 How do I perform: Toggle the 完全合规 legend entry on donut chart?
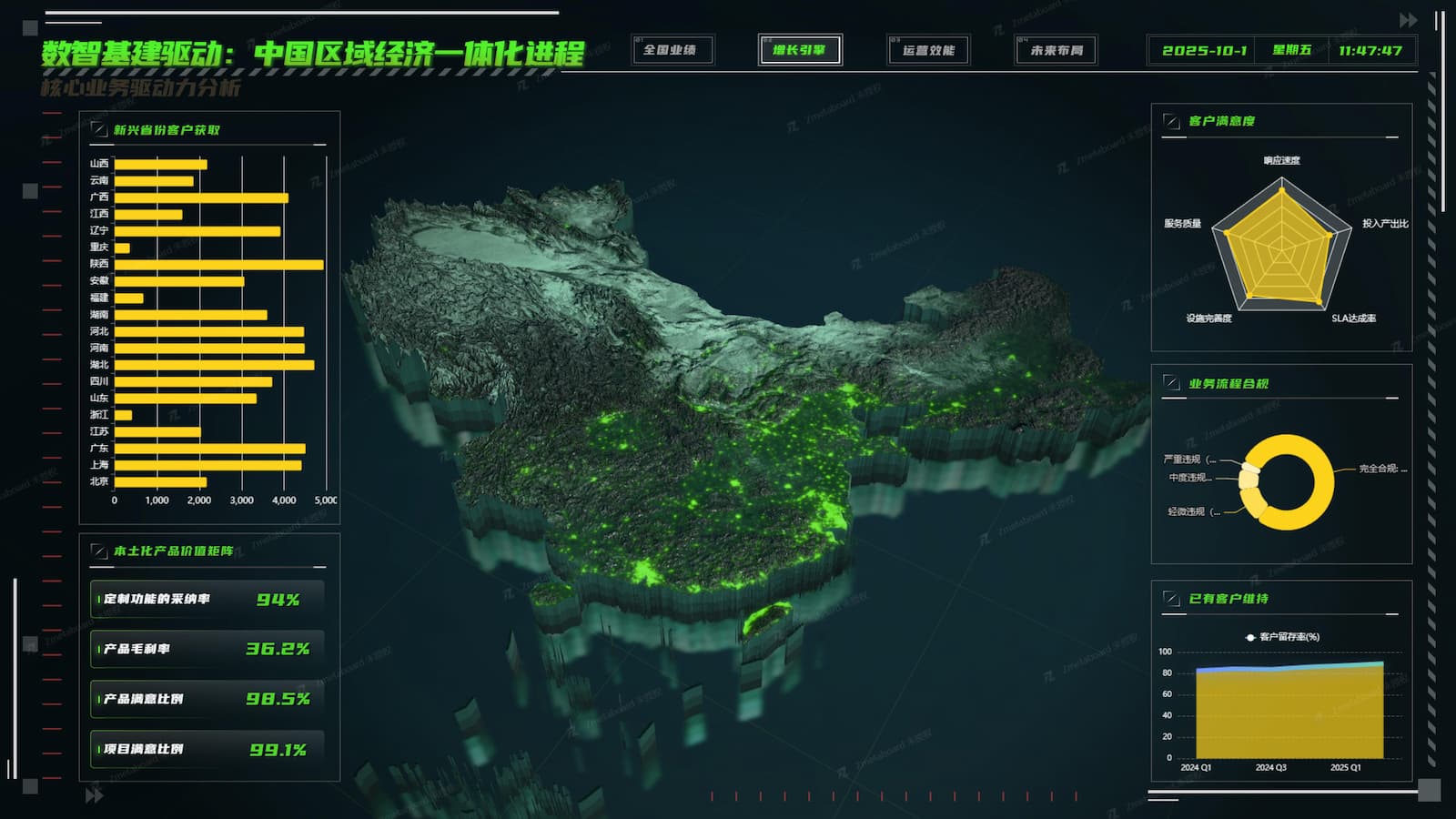(x=1376, y=467)
